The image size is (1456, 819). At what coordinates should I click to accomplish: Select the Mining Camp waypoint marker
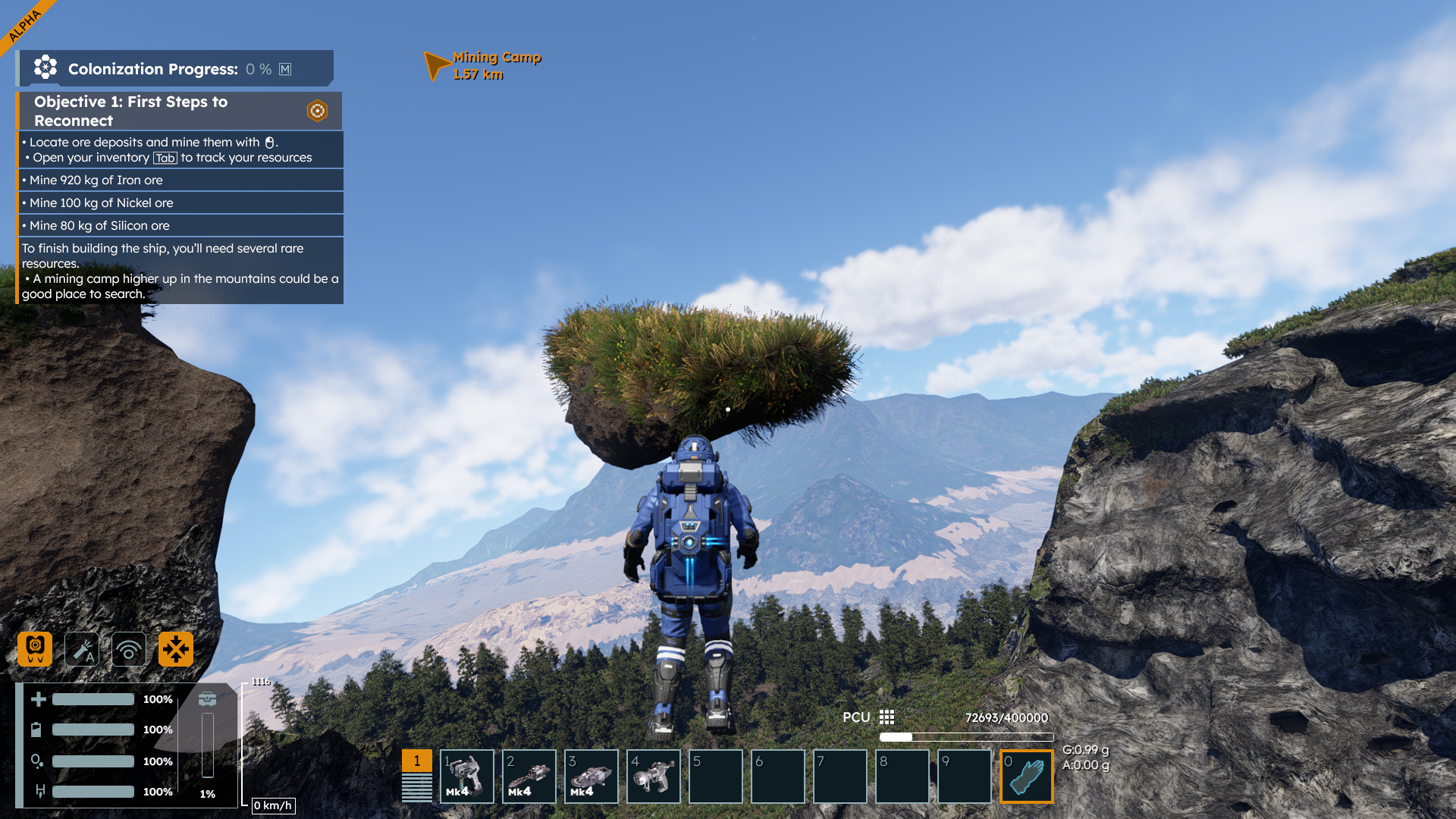[437, 65]
